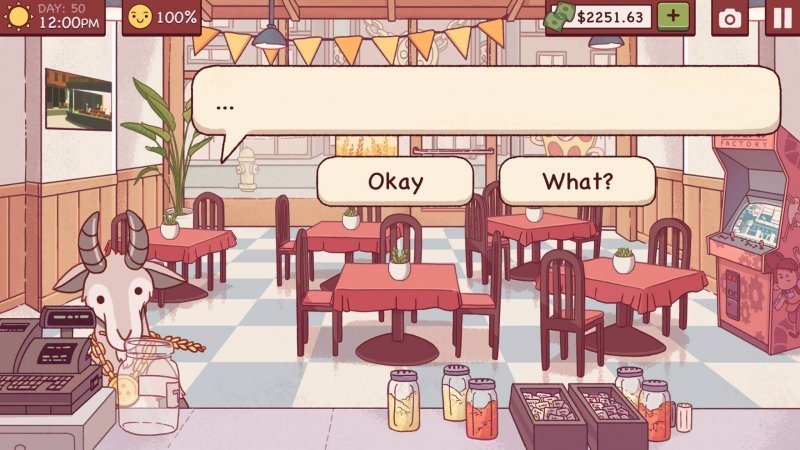The image size is (800, 450).
Task: Reply "Okay" to the goat
Action: [395, 181]
